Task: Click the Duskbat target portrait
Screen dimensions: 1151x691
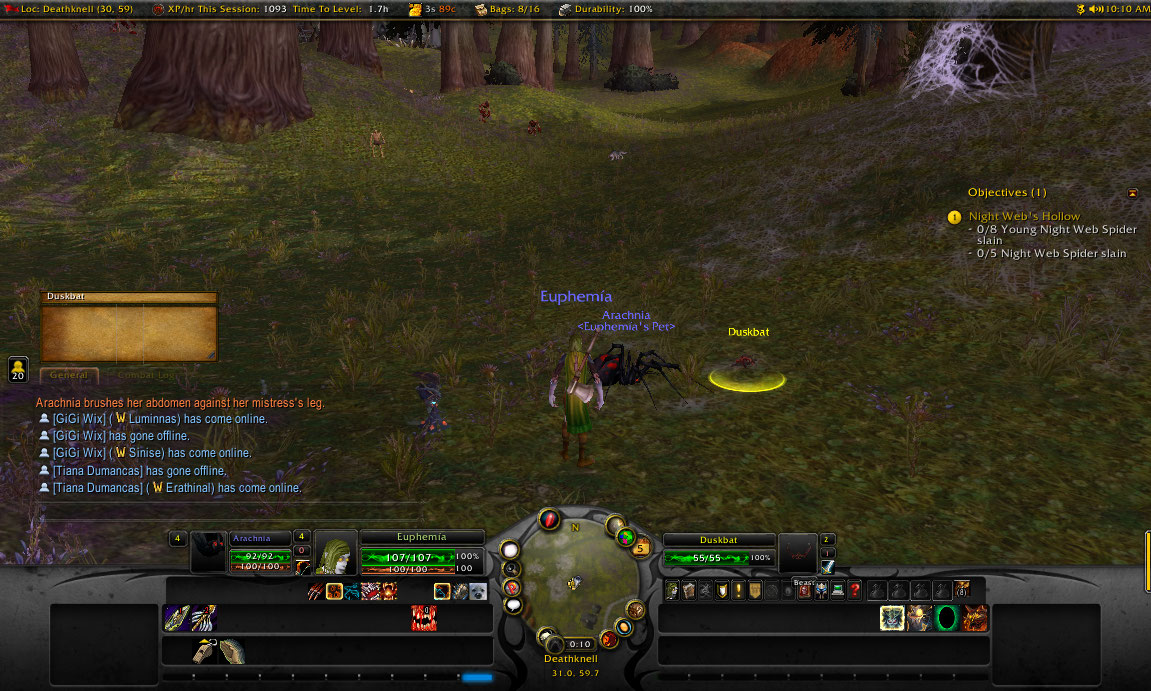Action: [x=797, y=553]
